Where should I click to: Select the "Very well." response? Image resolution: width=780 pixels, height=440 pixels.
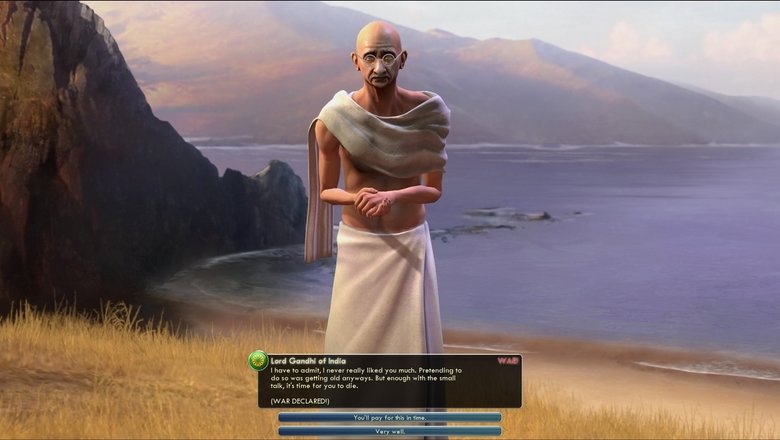[x=389, y=431]
